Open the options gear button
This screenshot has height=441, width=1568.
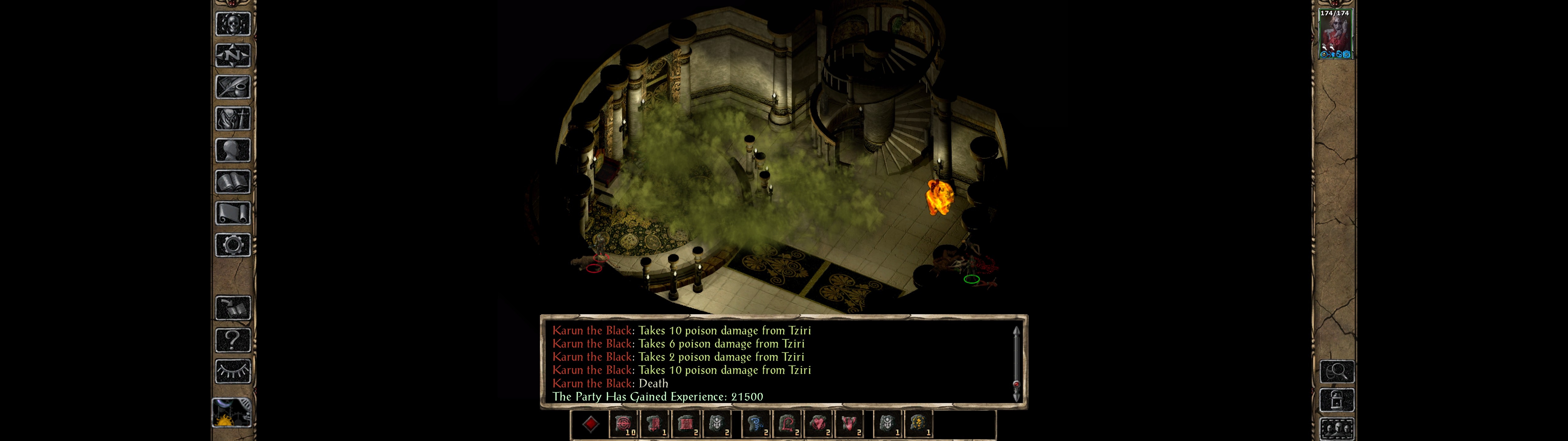click(233, 245)
